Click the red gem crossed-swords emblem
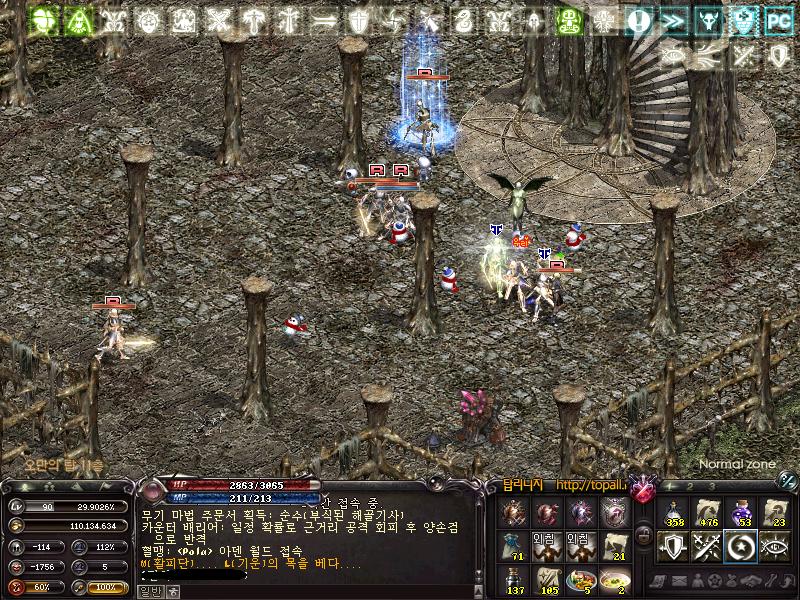This screenshot has width=800, height=600. coord(643,489)
